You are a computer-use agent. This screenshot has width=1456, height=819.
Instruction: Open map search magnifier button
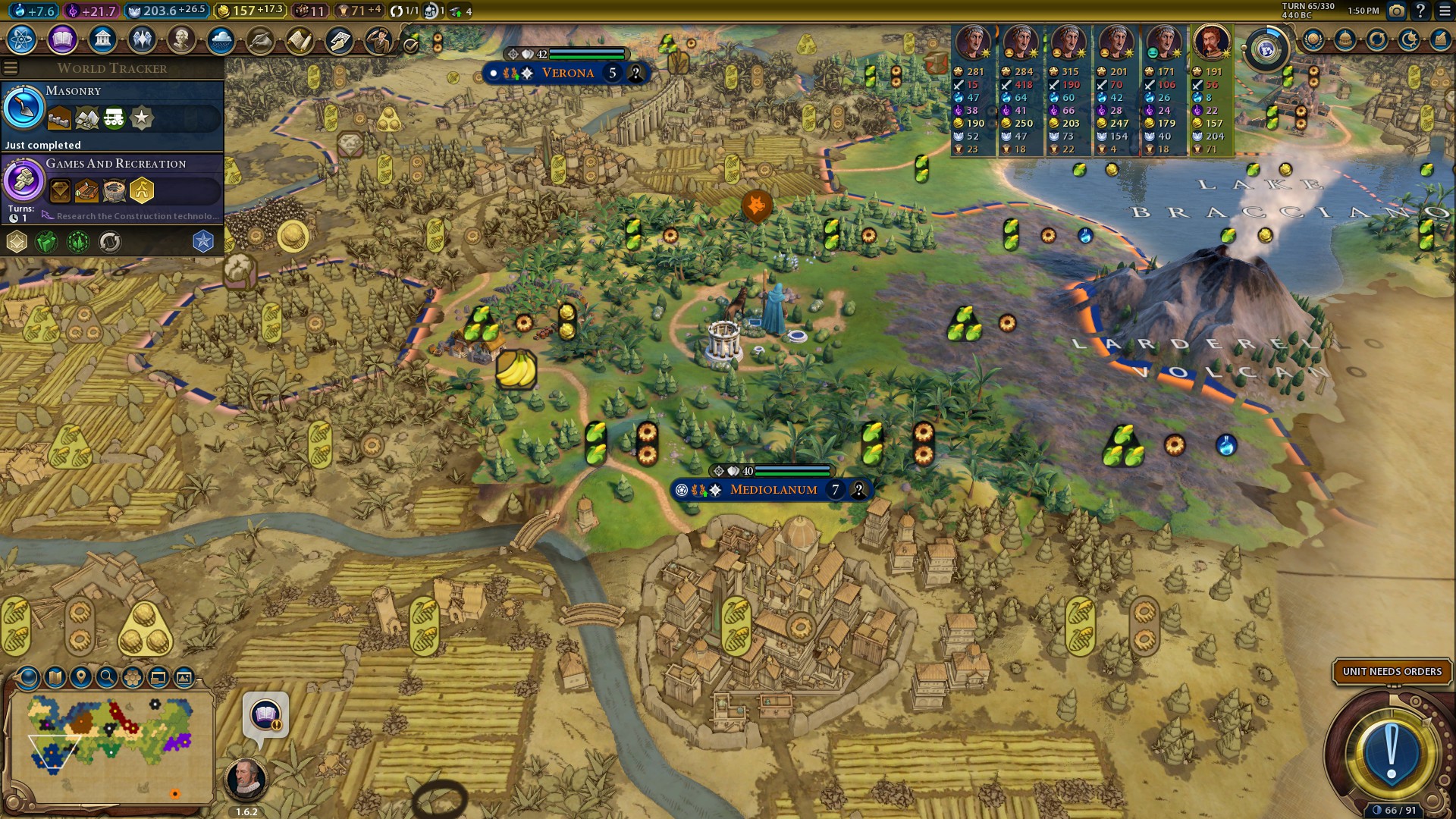click(107, 677)
